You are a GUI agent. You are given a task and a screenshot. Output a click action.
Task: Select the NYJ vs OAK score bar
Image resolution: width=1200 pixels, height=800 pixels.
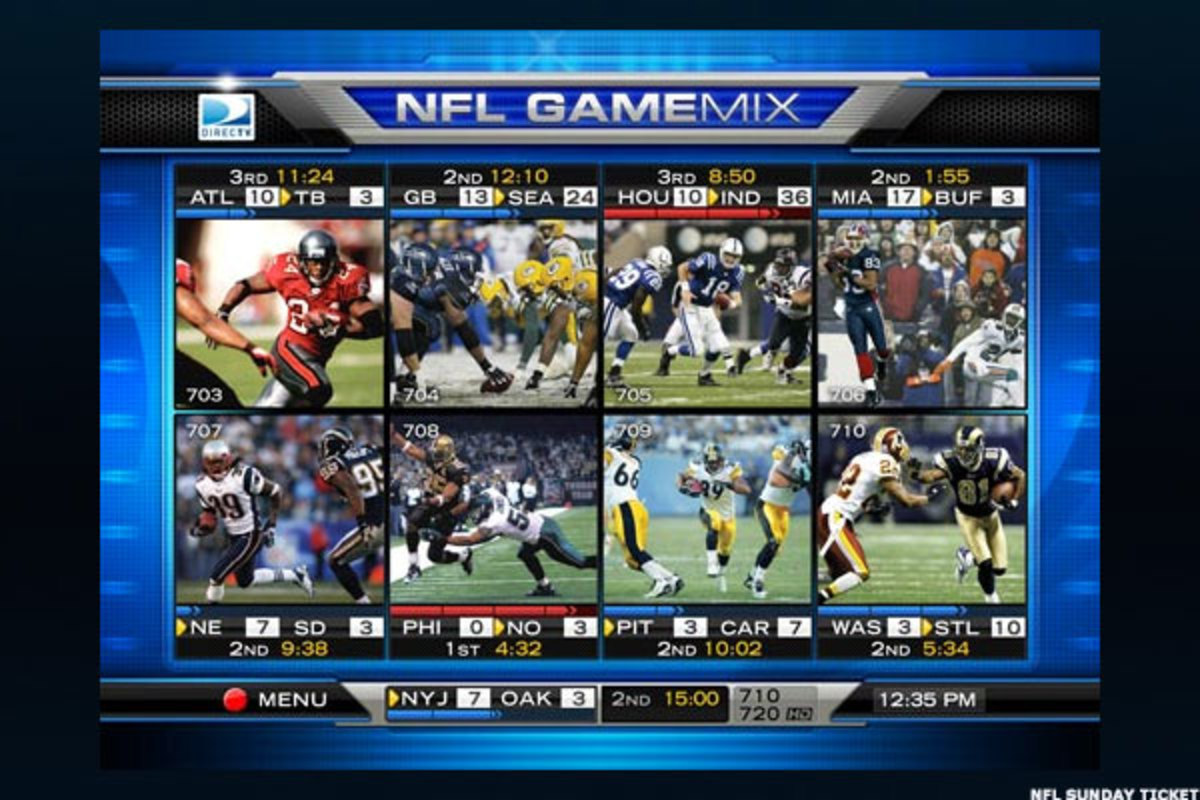(492, 700)
